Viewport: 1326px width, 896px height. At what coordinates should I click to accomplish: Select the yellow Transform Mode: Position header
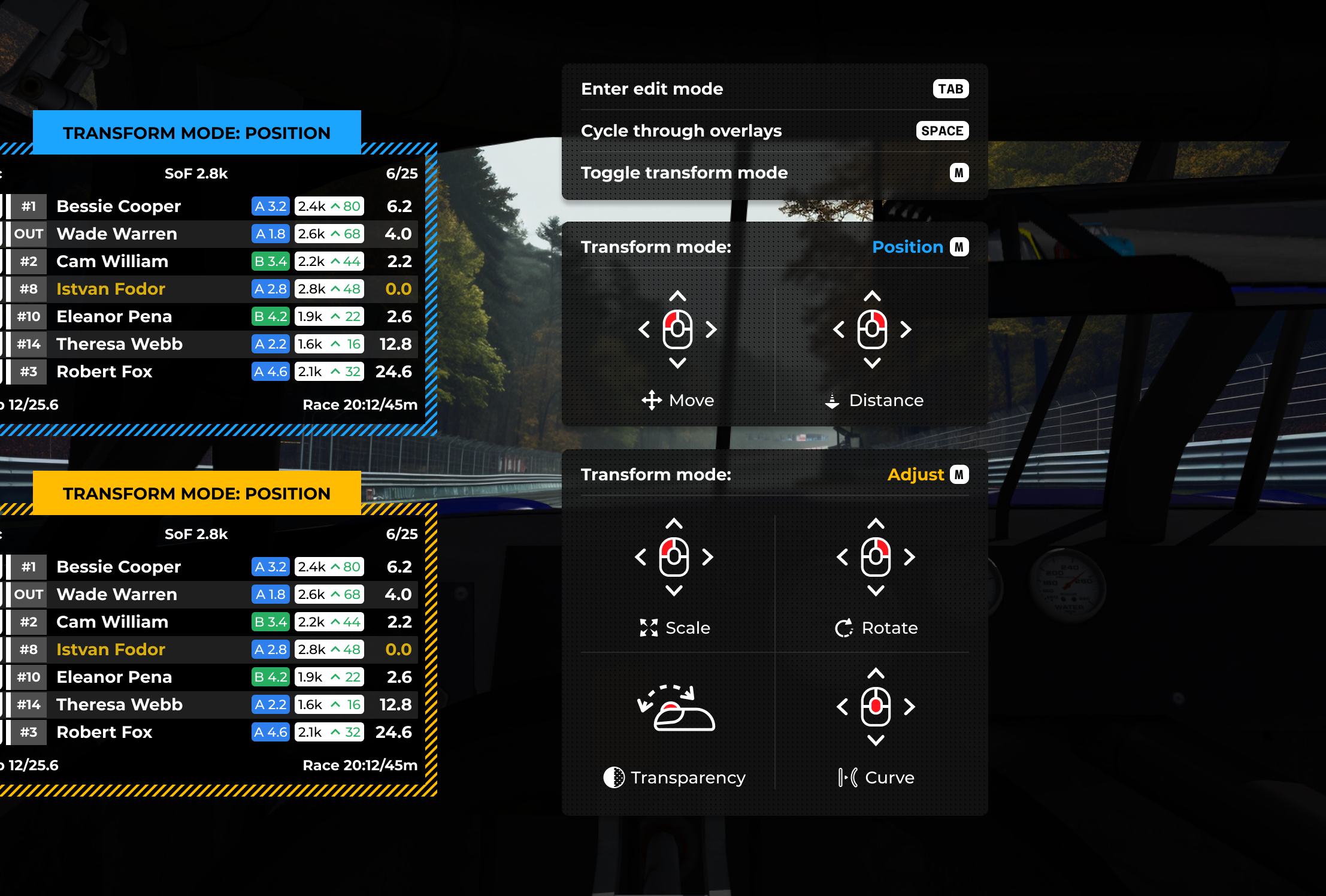click(198, 493)
